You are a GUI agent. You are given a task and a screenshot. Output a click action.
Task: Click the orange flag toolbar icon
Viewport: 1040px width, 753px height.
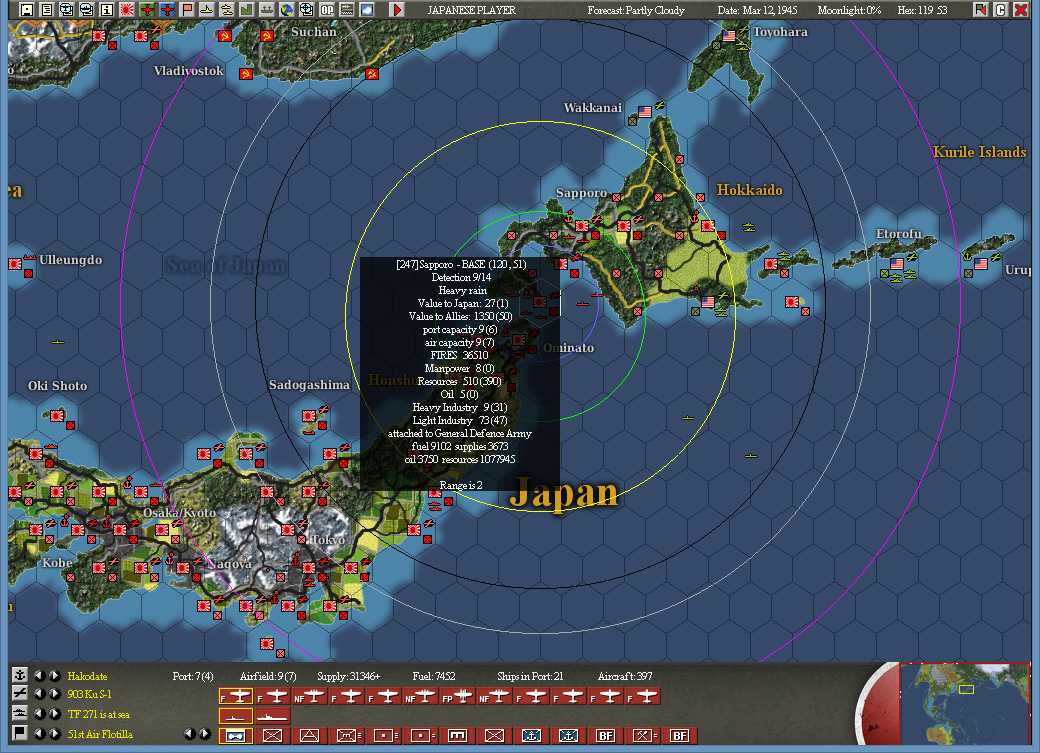point(187,10)
